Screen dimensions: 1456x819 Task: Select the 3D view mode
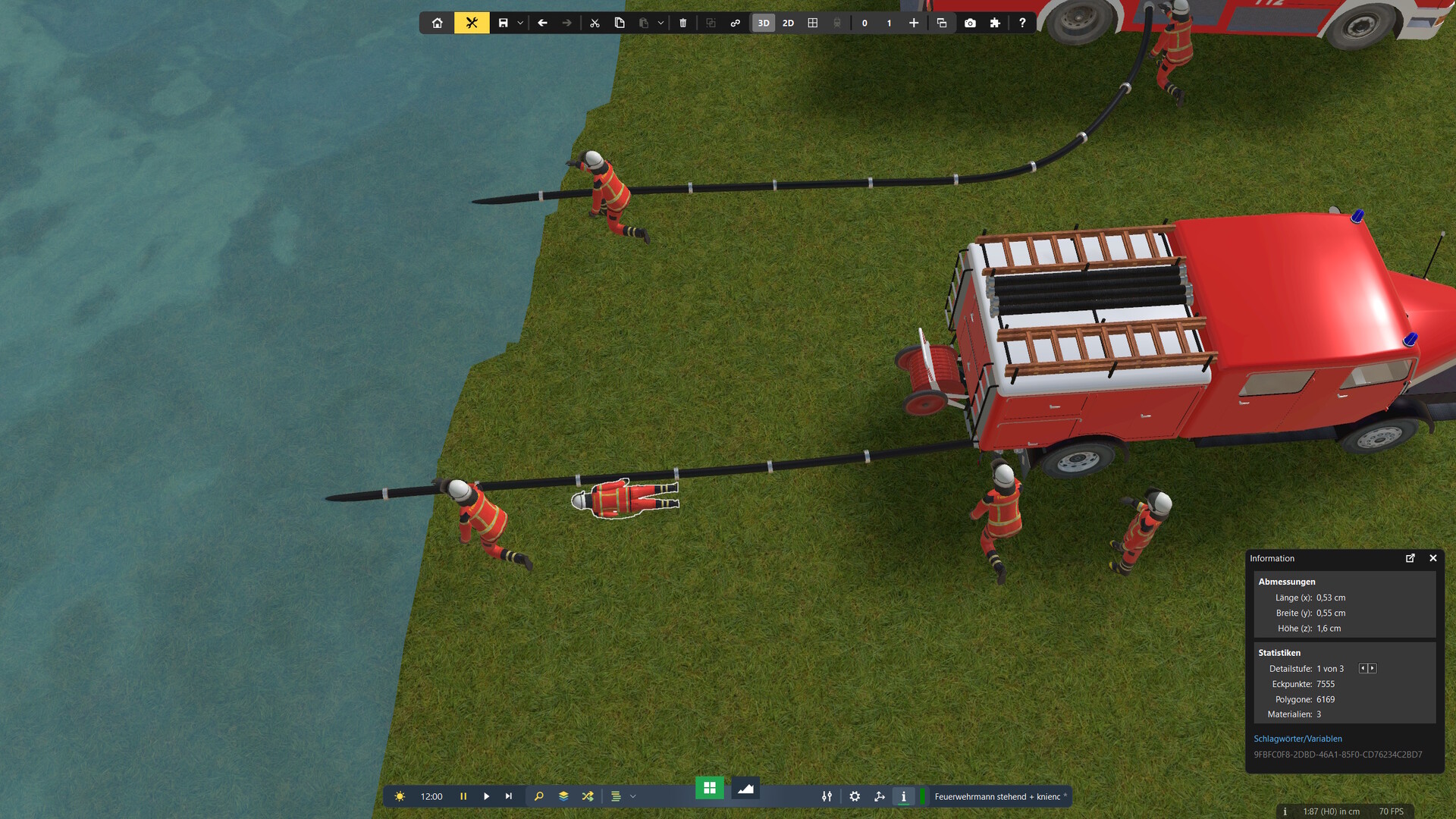pyautogui.click(x=764, y=23)
